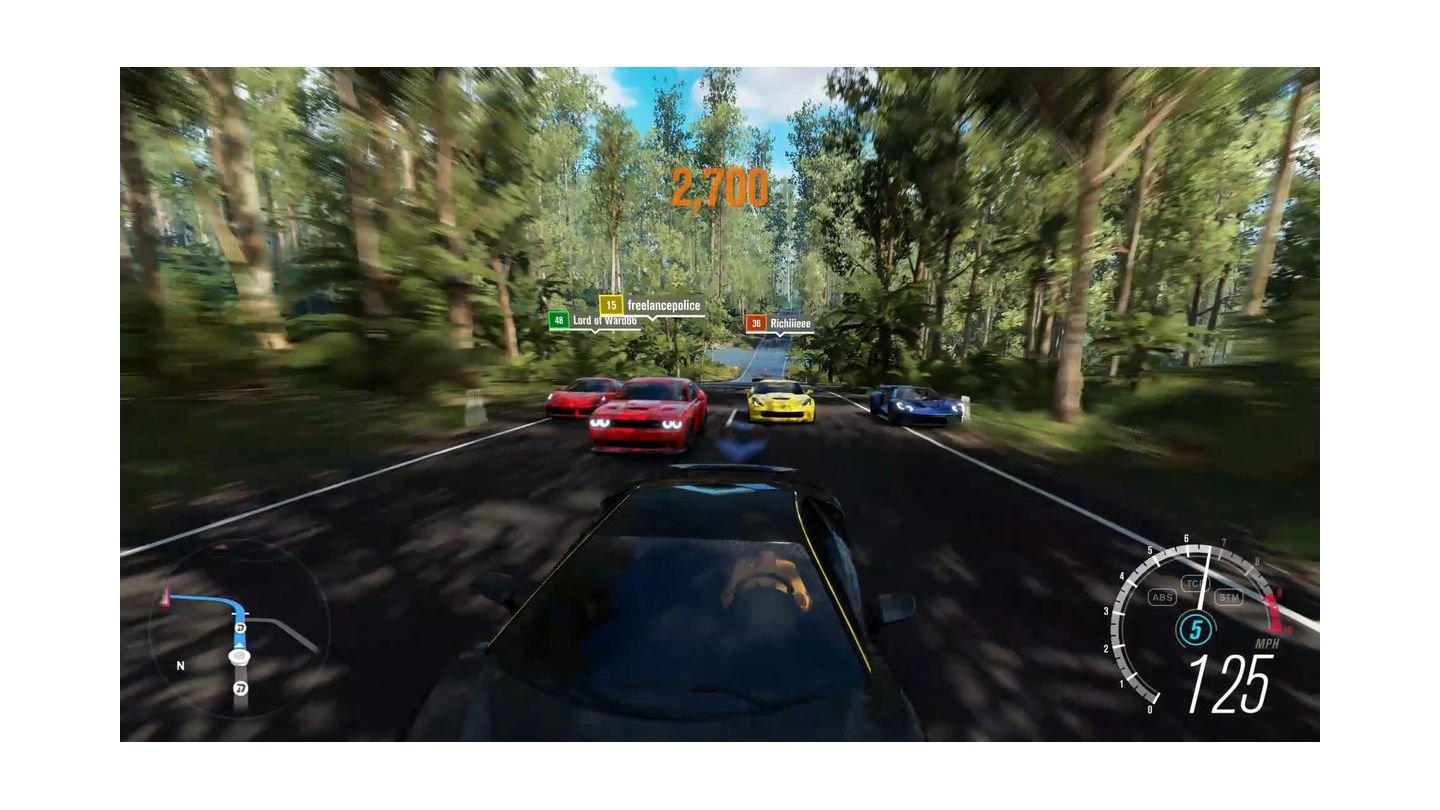Click the ABS indicator on the speedometer

click(x=1163, y=597)
